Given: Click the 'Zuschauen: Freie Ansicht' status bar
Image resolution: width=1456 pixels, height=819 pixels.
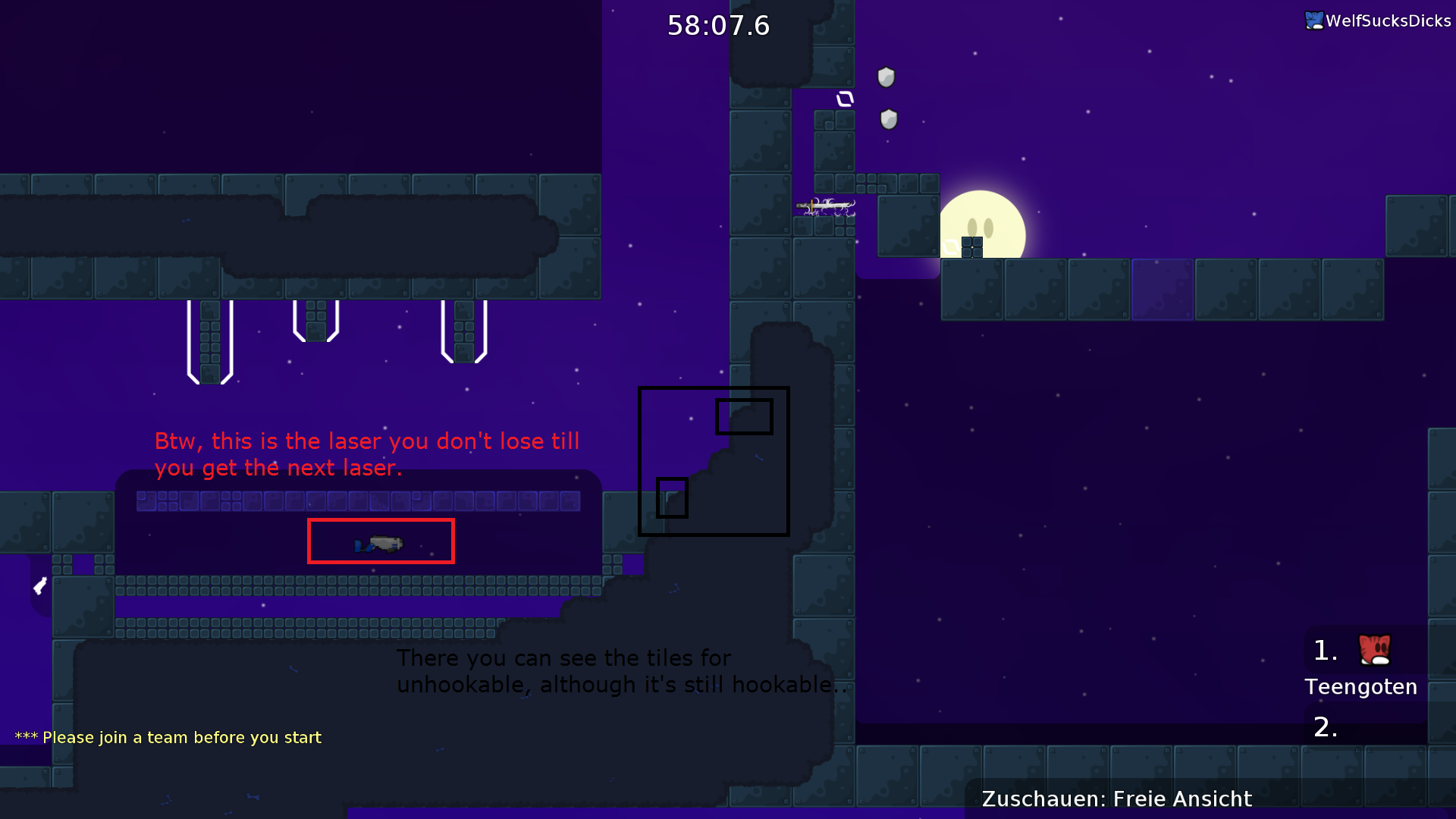Looking at the screenshot, I should pyautogui.click(x=1116, y=799).
